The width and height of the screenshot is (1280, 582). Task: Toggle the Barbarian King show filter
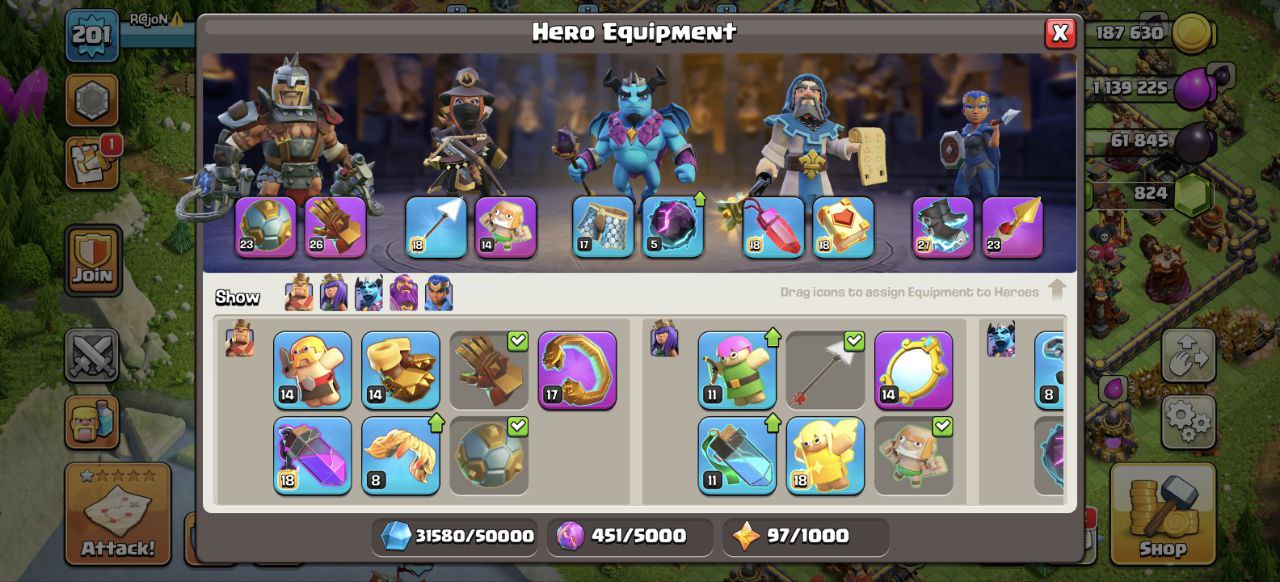298,294
